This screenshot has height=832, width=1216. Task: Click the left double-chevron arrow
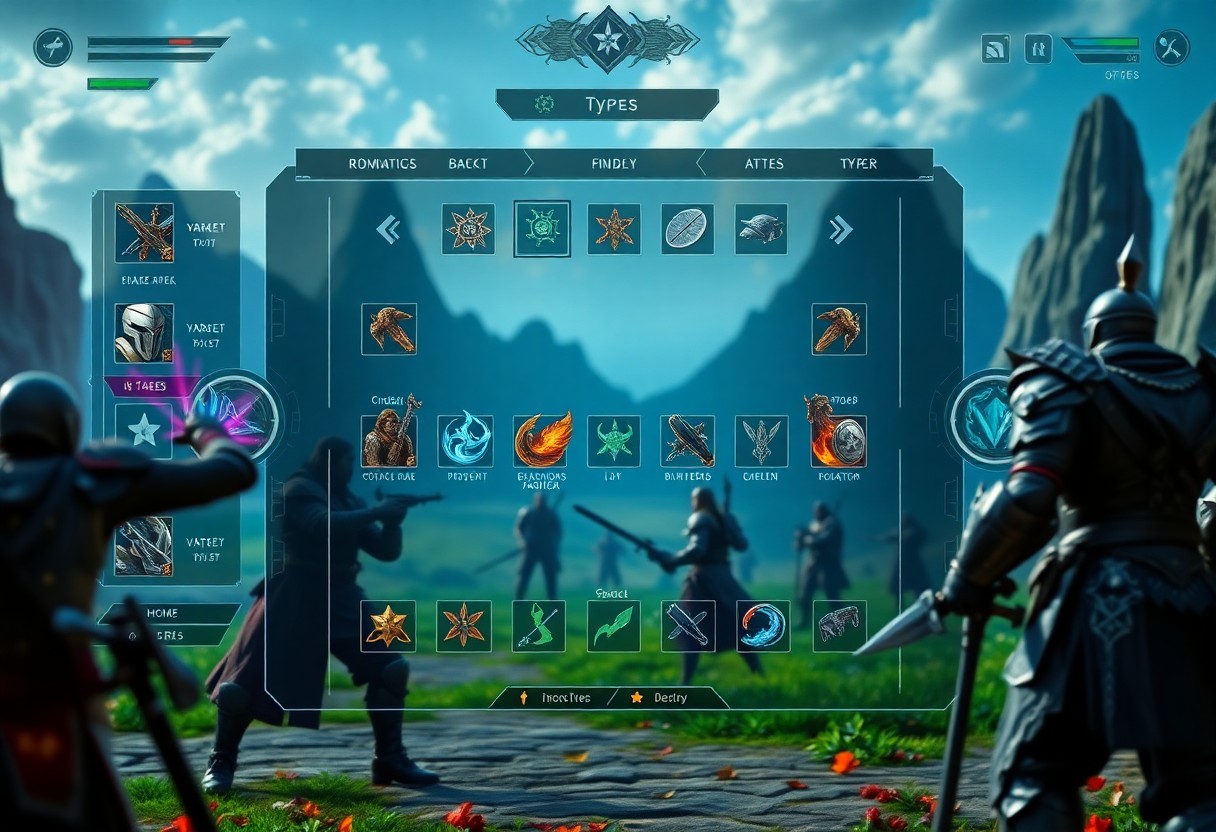388,230
